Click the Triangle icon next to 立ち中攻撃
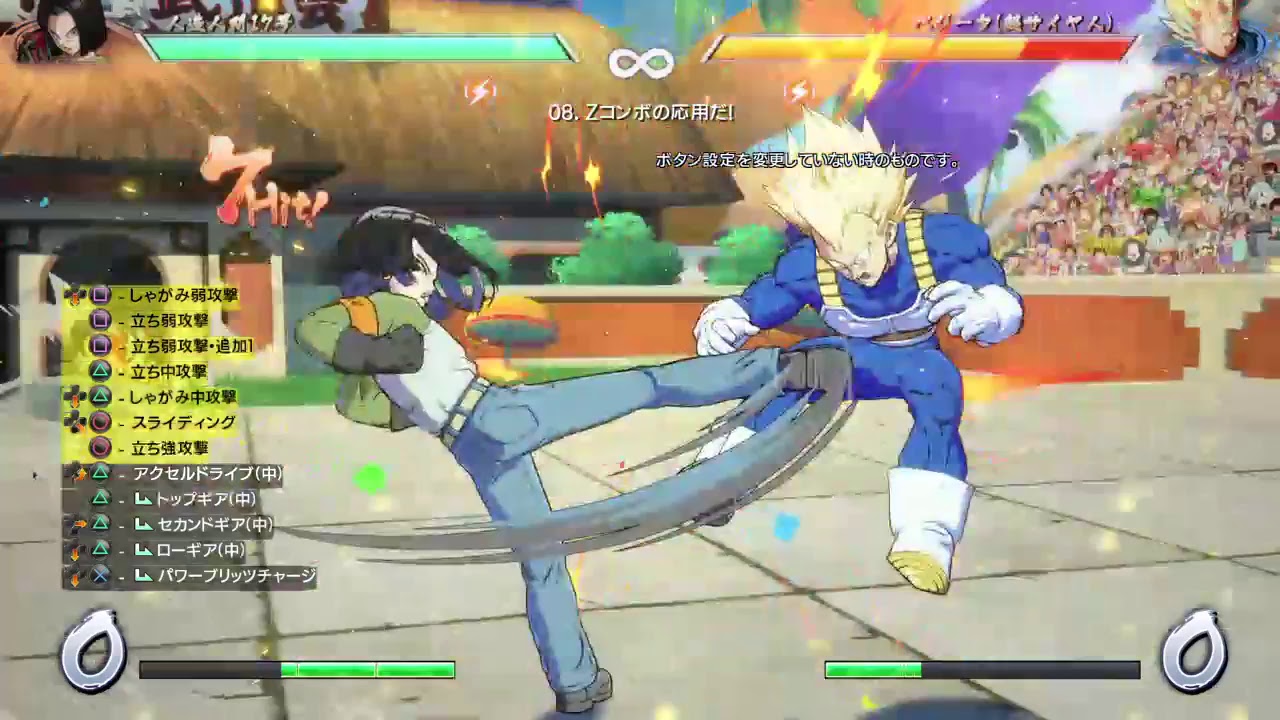Image resolution: width=1280 pixels, height=720 pixels. pos(101,370)
